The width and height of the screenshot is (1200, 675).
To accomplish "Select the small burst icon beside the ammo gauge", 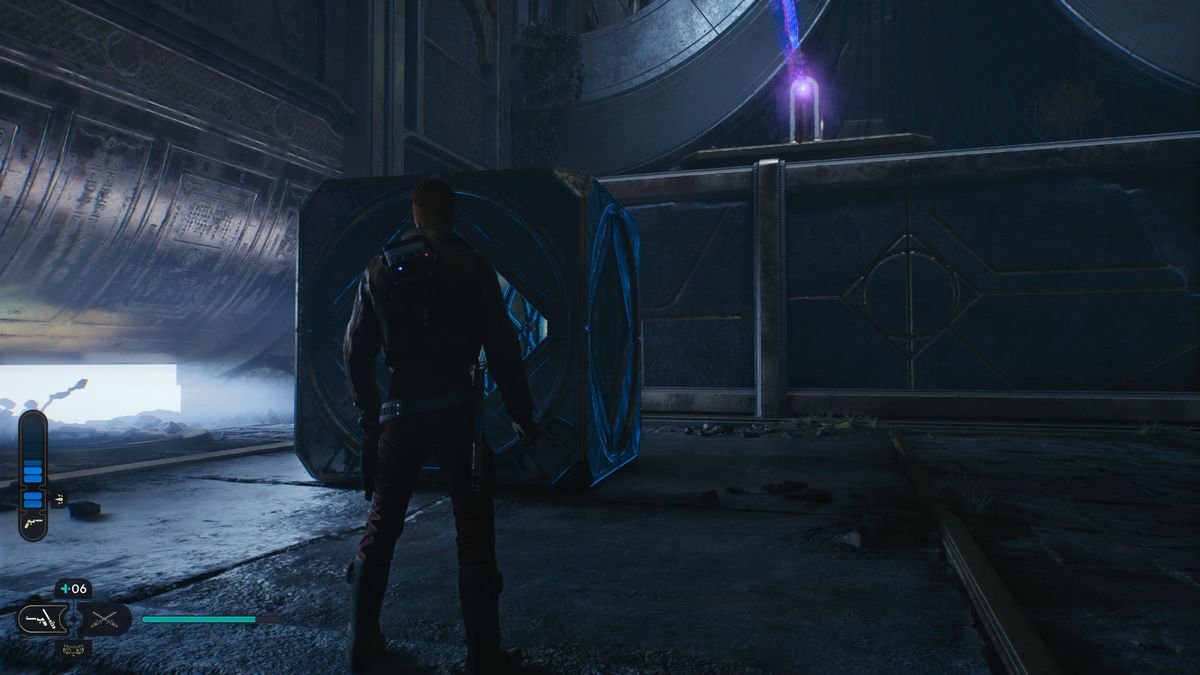I will (57, 497).
